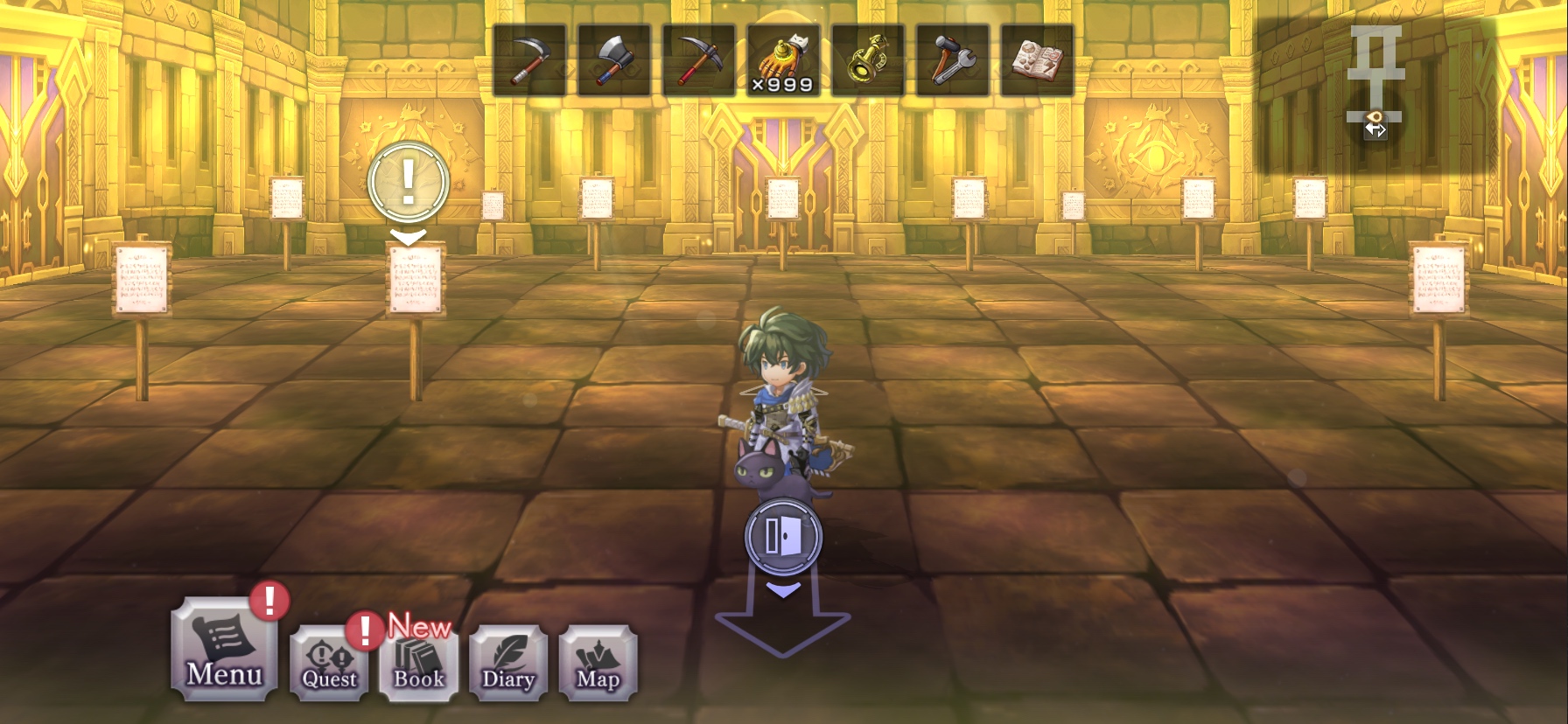Image resolution: width=1568 pixels, height=724 pixels.
Task: Open the Map button
Action: pyautogui.click(x=598, y=664)
